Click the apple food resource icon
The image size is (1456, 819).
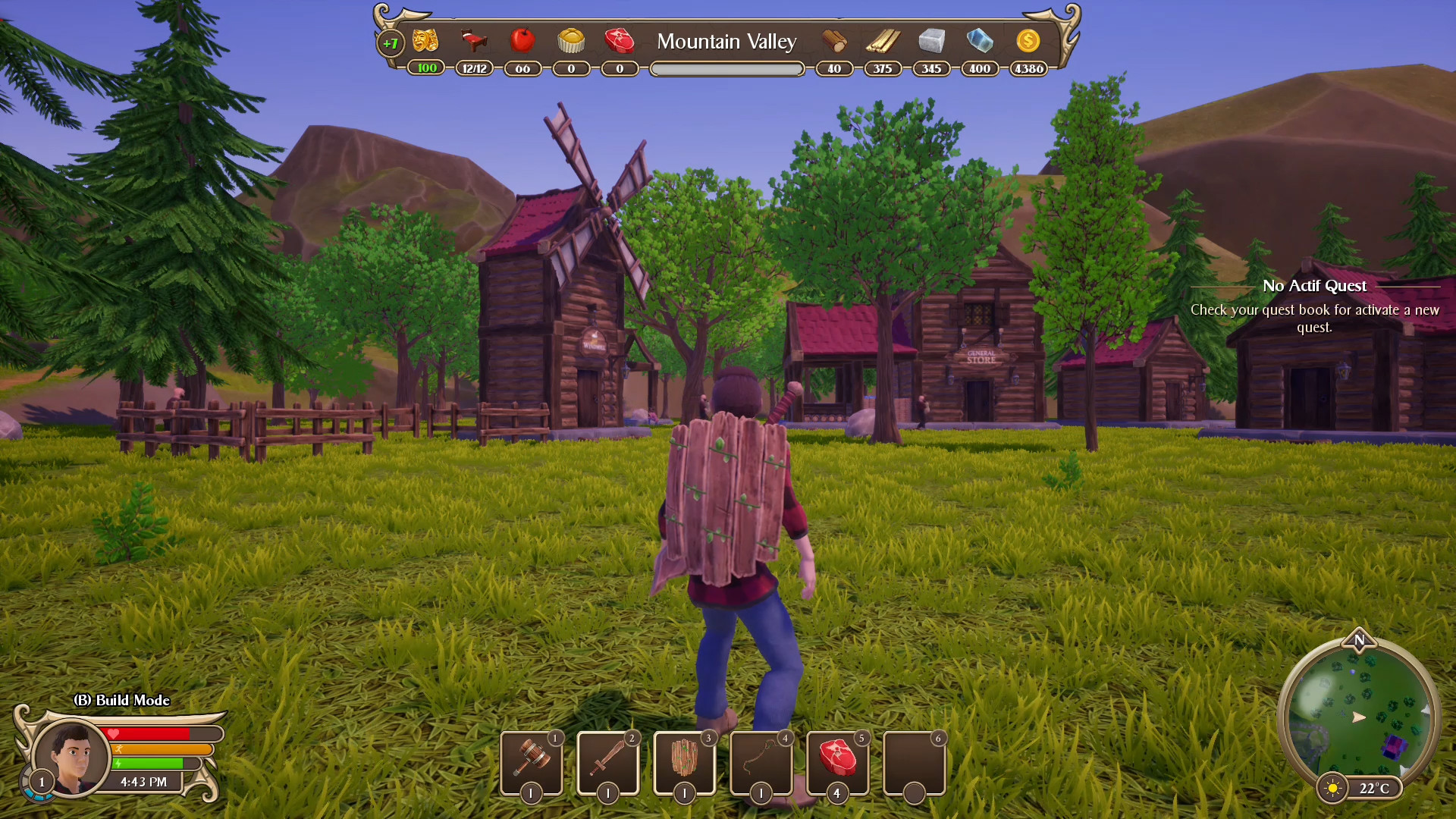pos(522,42)
